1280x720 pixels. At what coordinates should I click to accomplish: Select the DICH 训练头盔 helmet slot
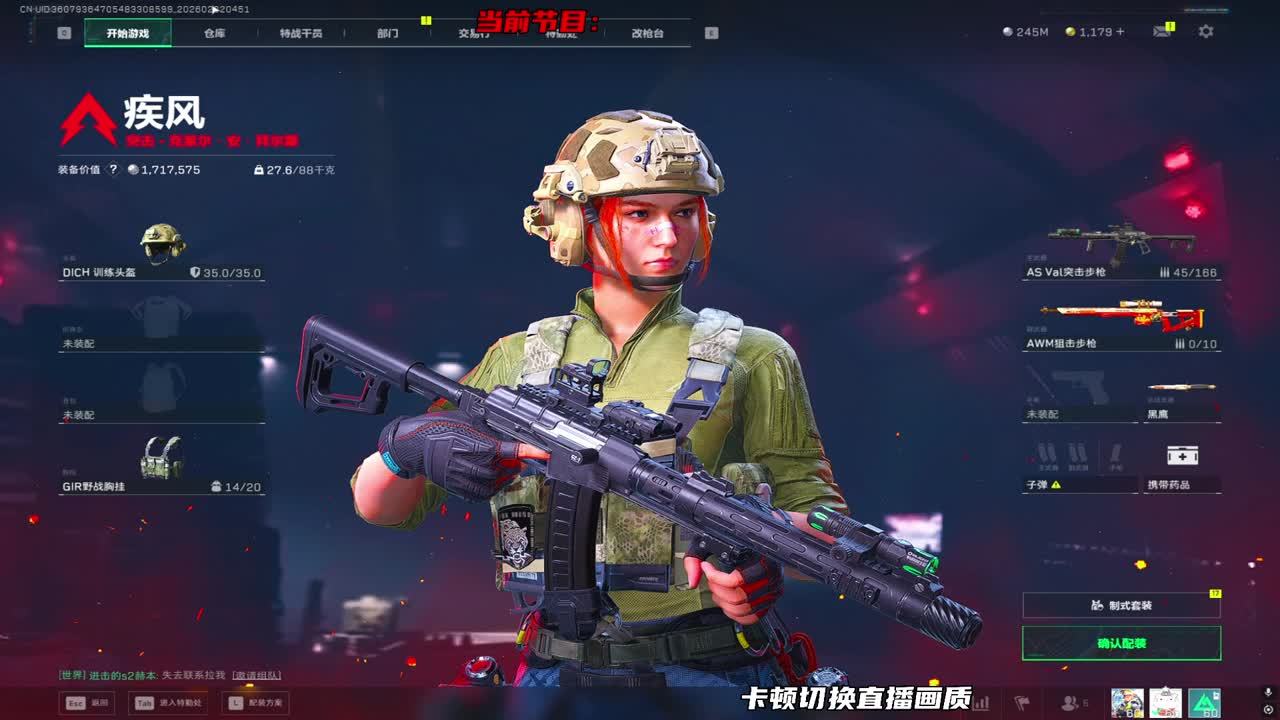162,252
